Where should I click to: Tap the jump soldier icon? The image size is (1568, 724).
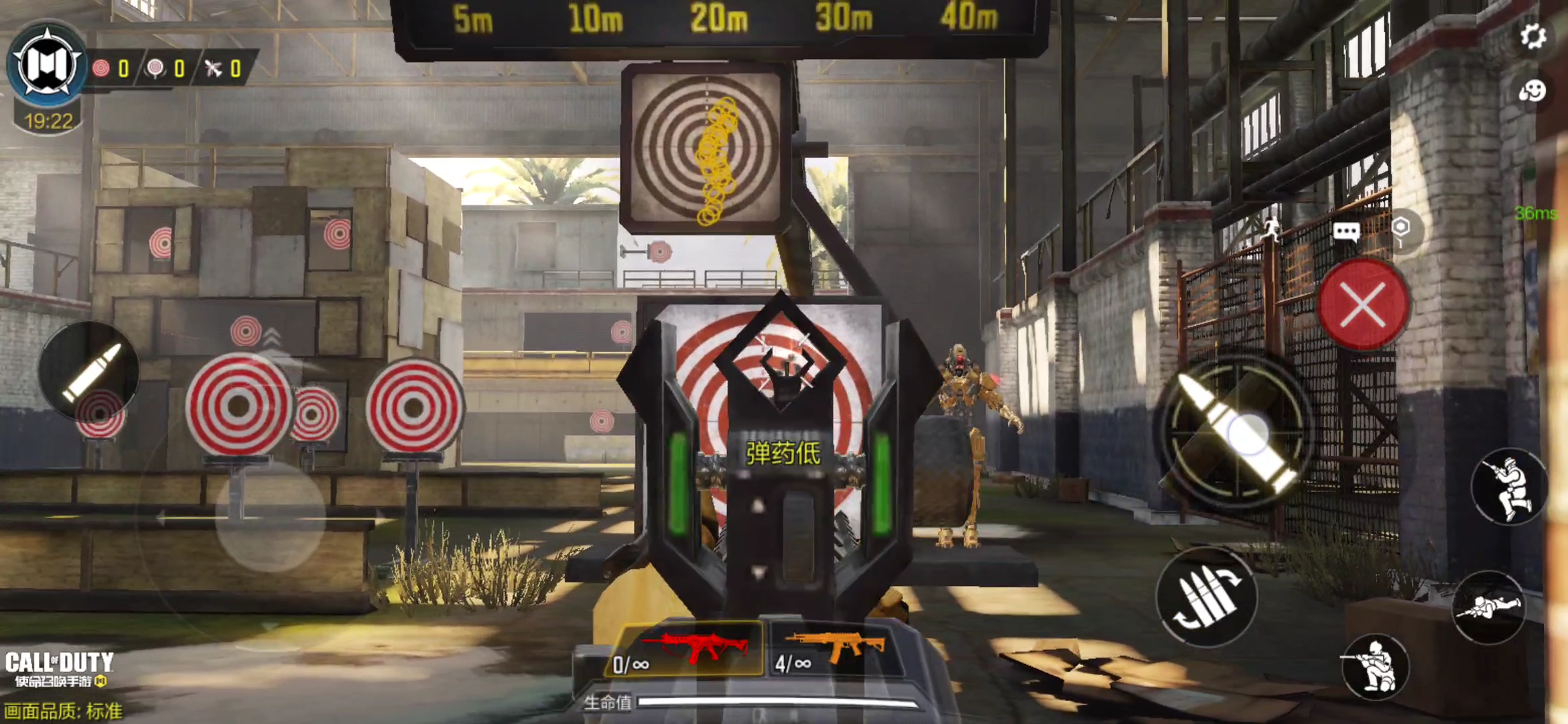pyautogui.click(x=1509, y=486)
